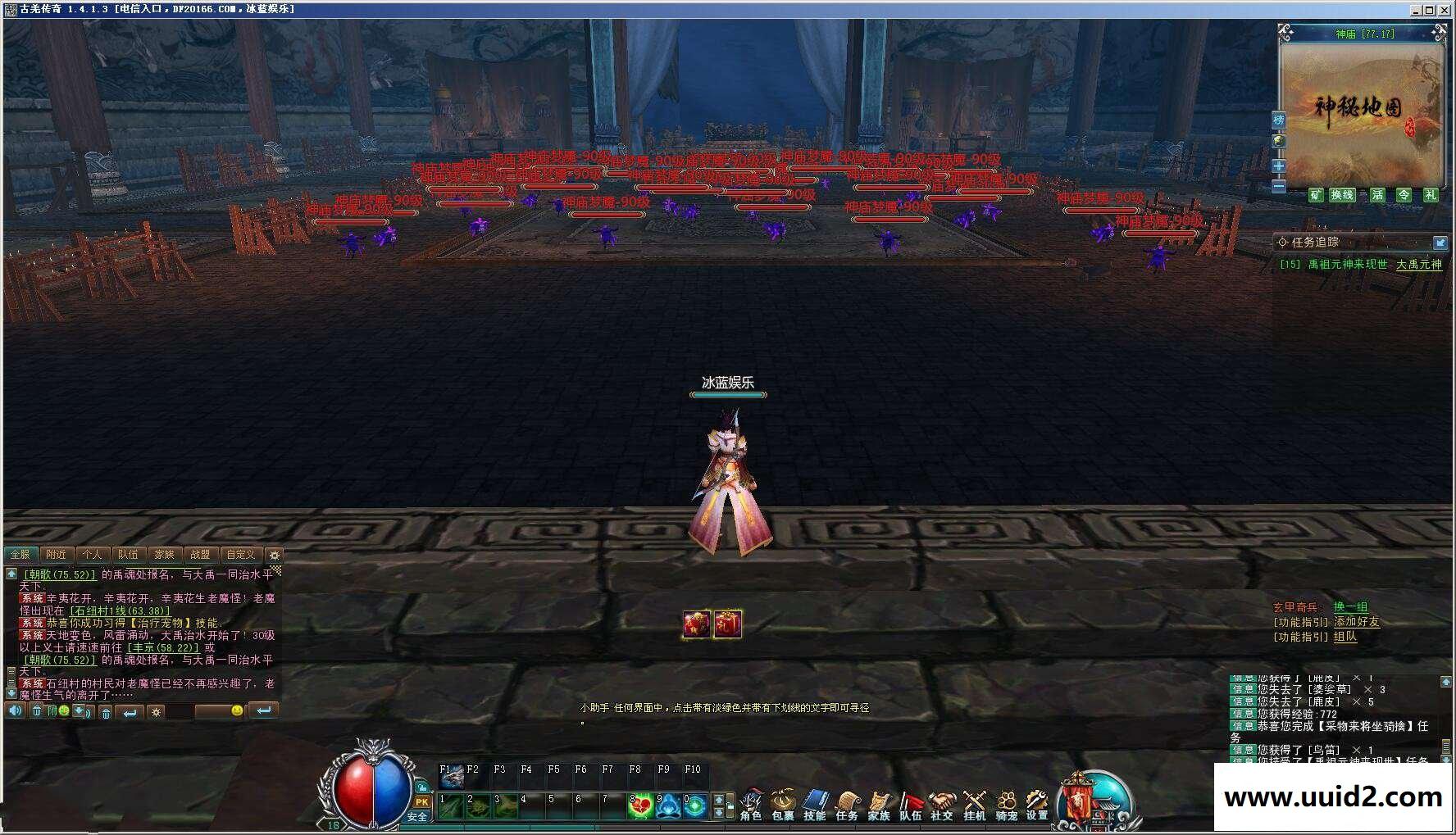Toggle the PK mode button

(x=421, y=802)
